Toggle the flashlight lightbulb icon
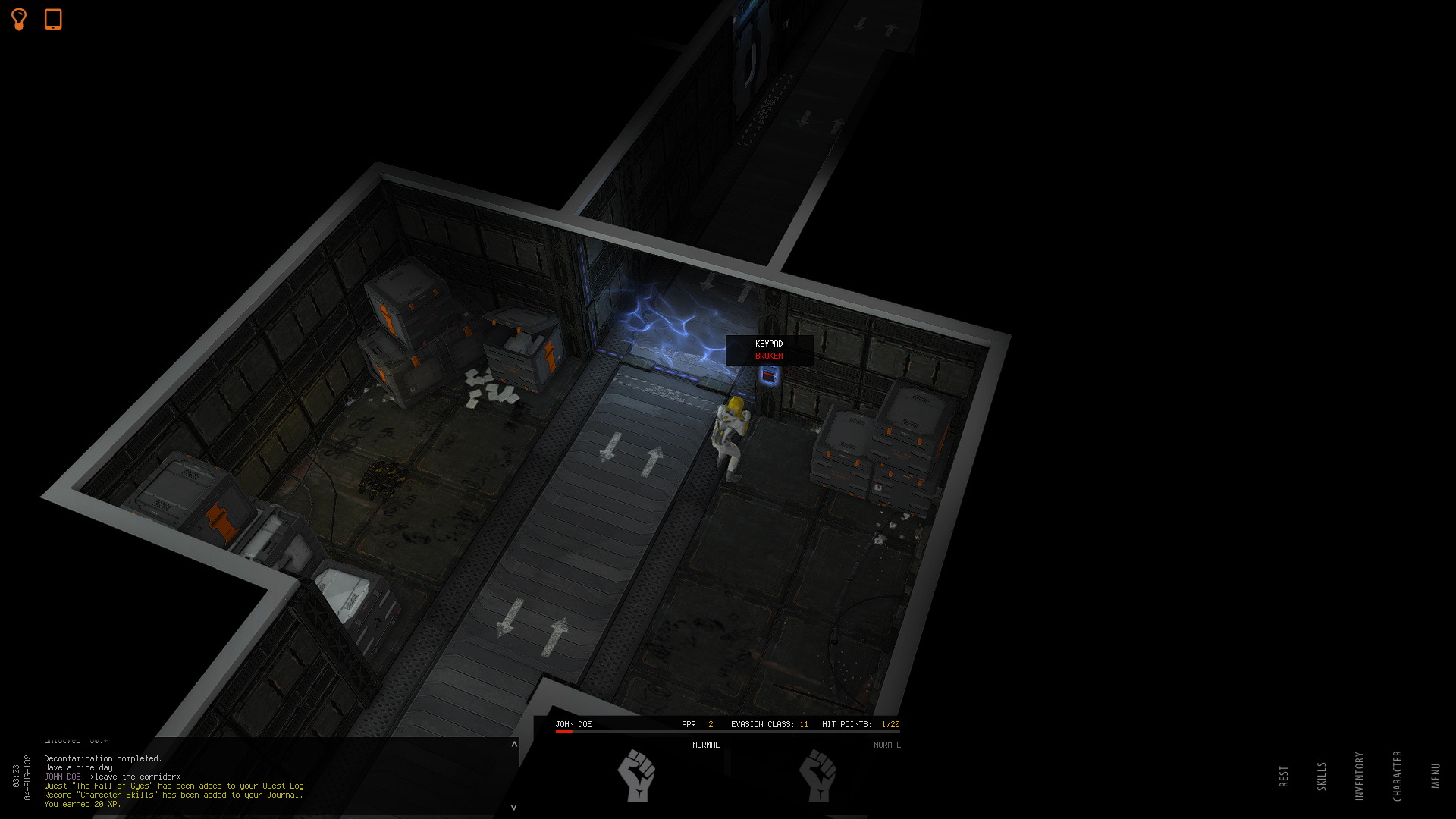This screenshot has width=1456, height=819. coord(18,20)
